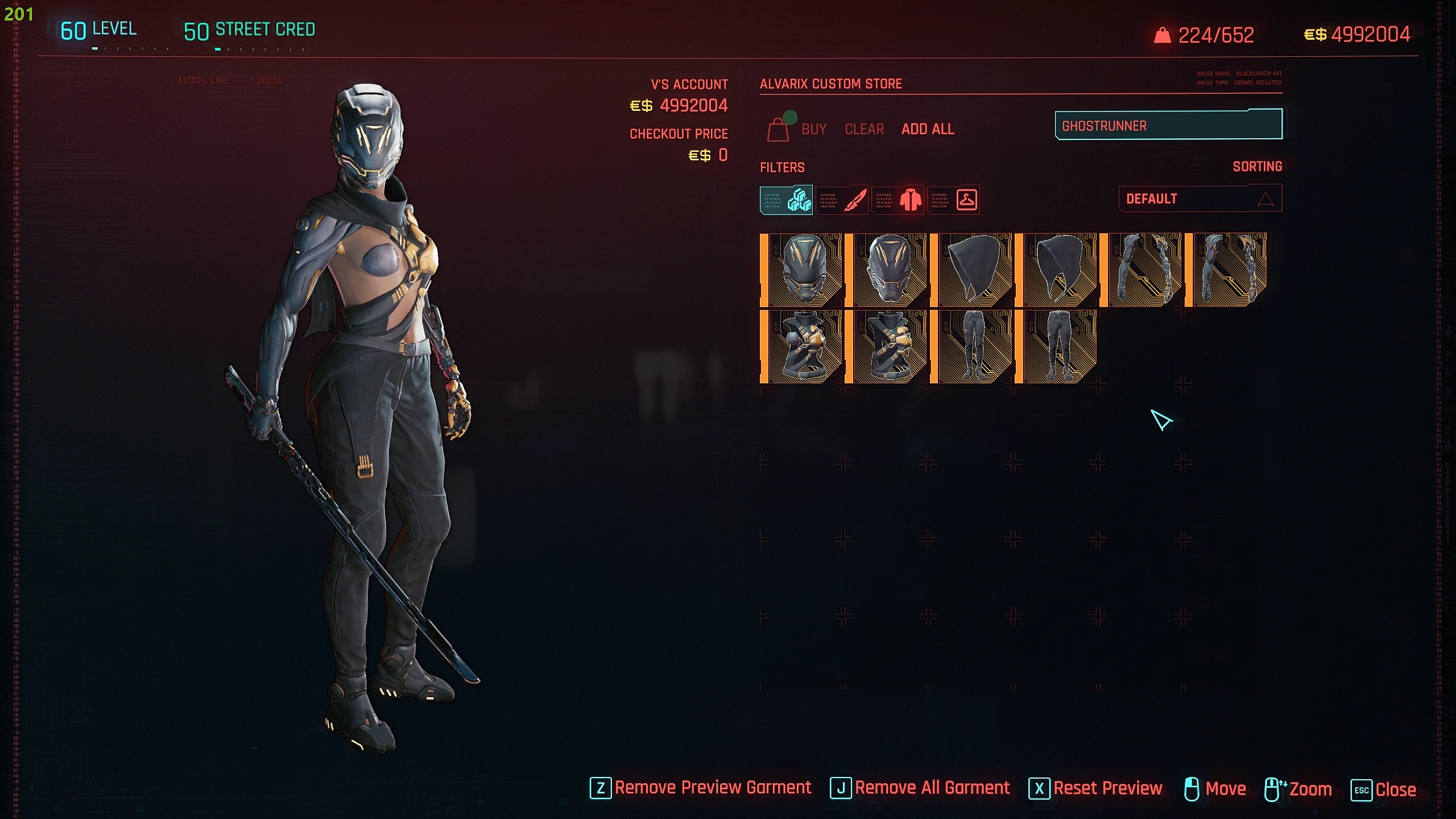Filter the store by weapons knife icon
The height and width of the screenshot is (819, 1456).
point(842,200)
